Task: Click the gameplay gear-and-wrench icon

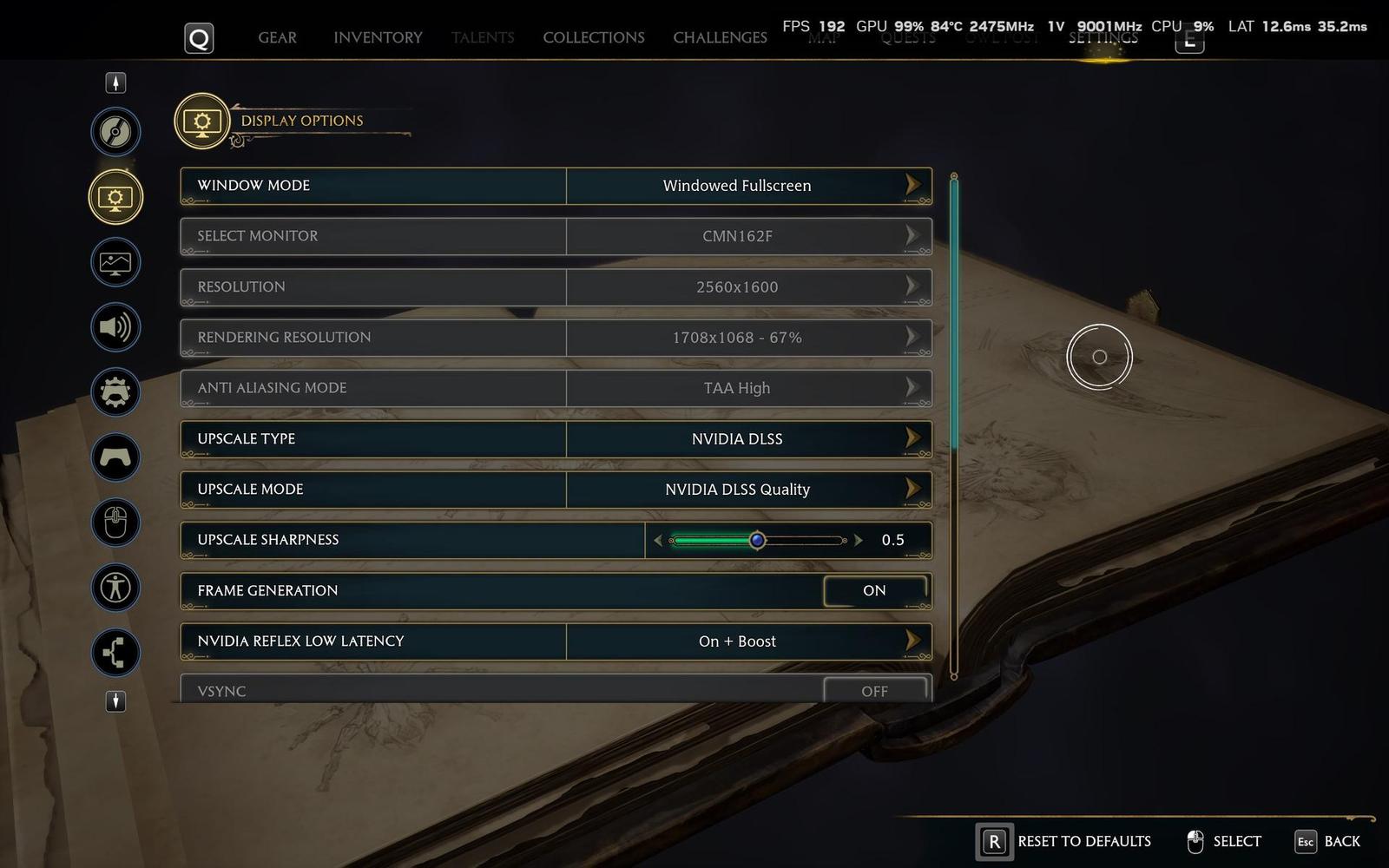Action: (115, 392)
